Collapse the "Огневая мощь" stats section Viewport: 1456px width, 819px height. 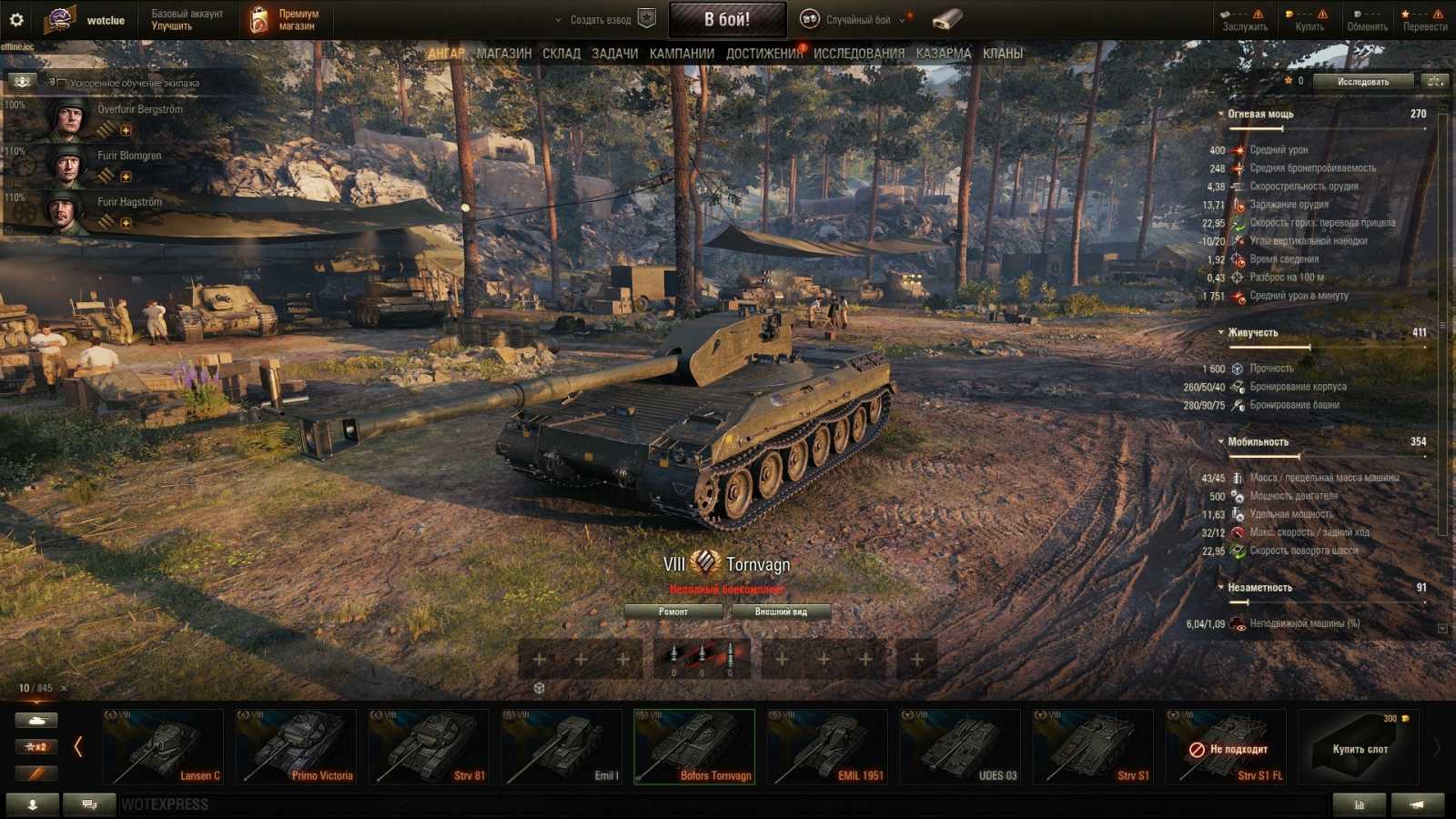[1221, 115]
